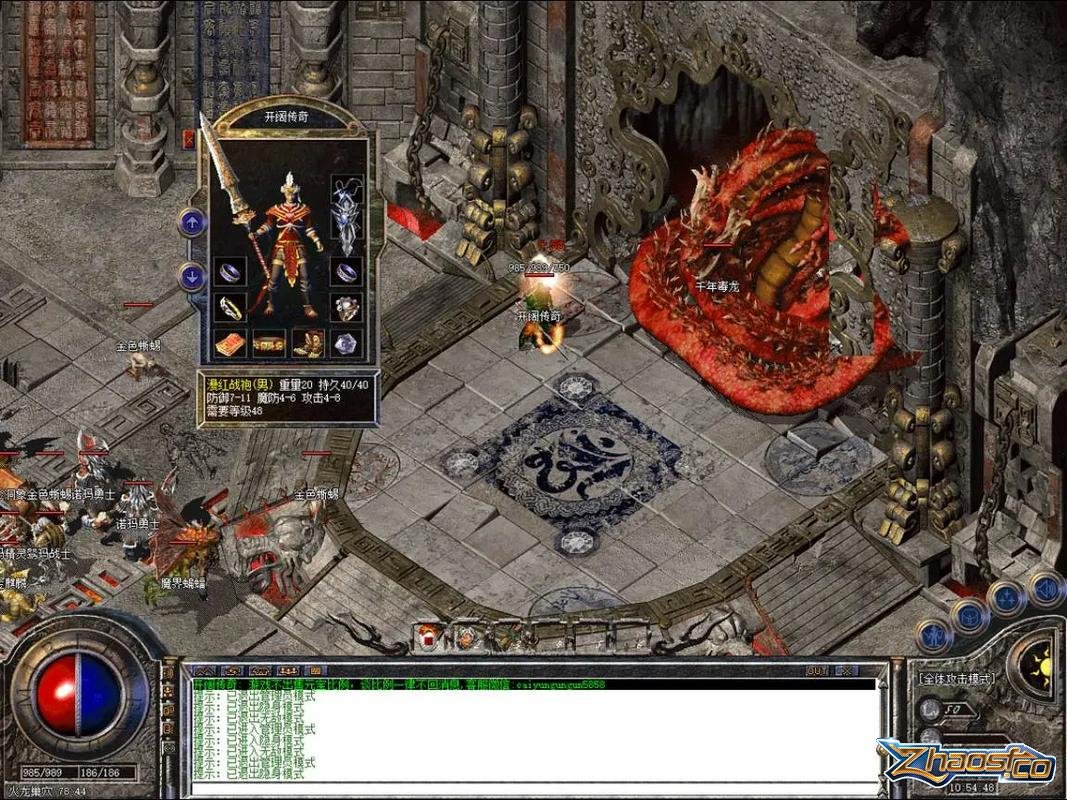
Task: Open the character figure round button
Action: point(933,634)
